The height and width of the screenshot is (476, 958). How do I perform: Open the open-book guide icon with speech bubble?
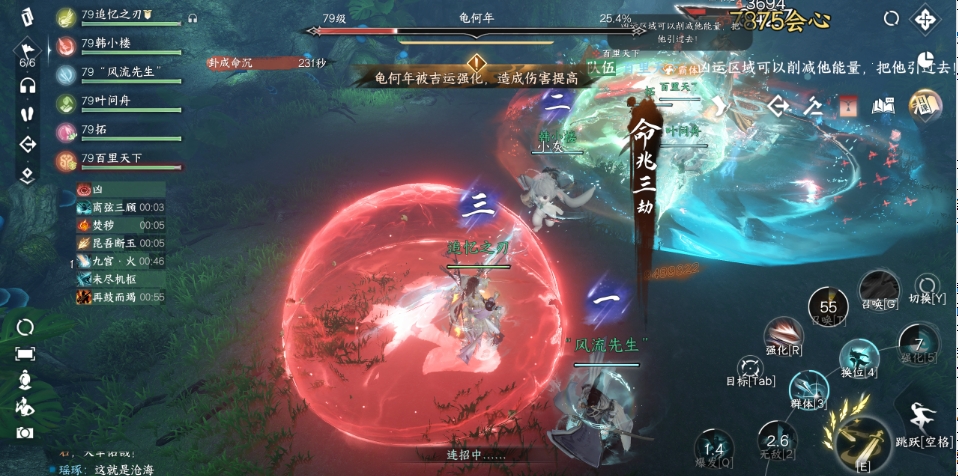[882, 105]
